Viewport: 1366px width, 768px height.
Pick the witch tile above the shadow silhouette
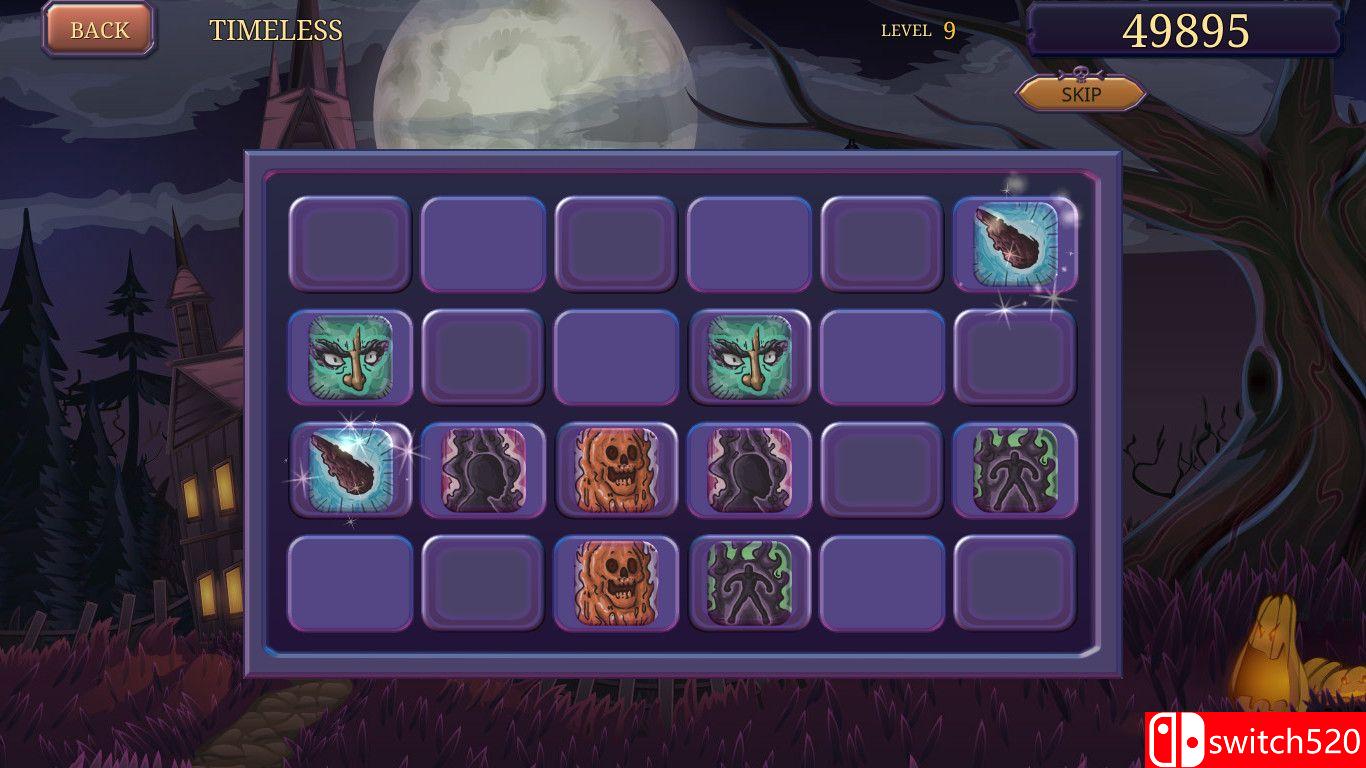(x=750, y=357)
